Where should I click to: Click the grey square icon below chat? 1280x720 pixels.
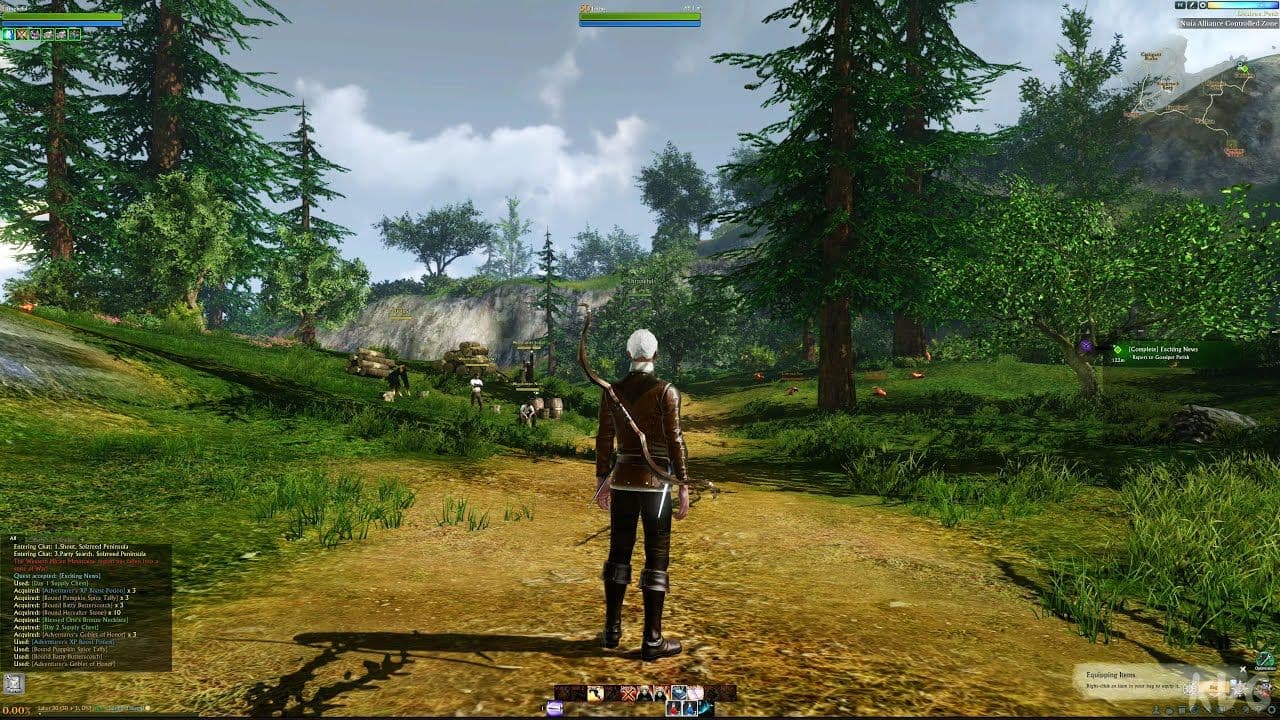(13, 684)
